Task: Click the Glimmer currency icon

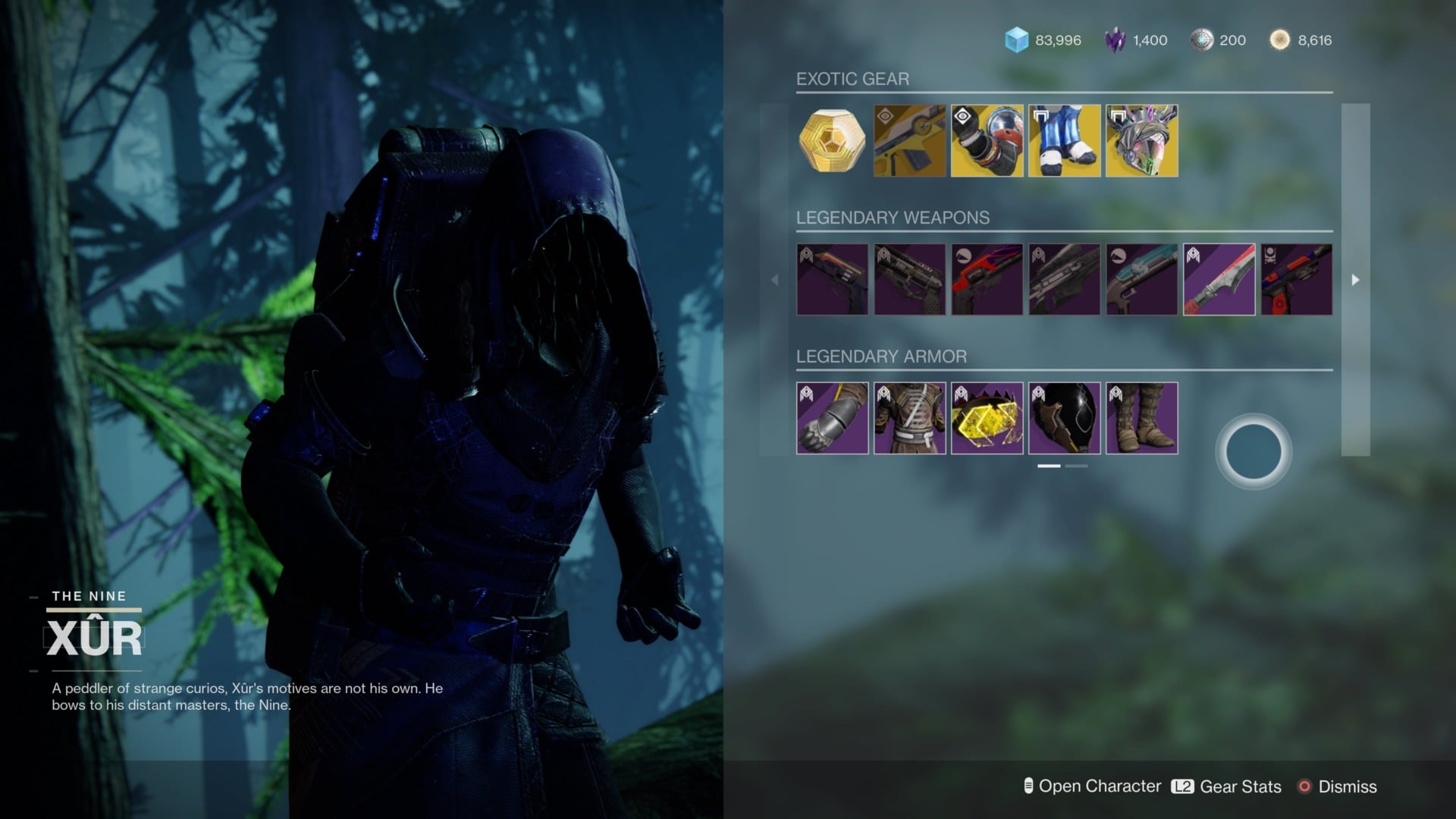Action: 1016,40
